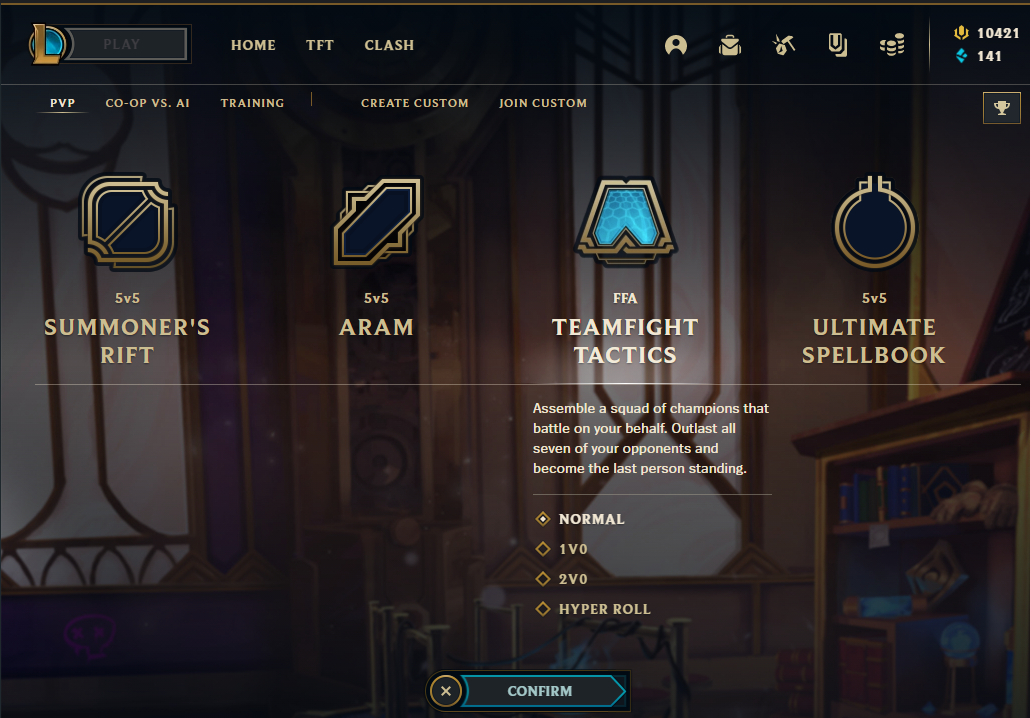Screen dimensions: 1030x718
Task: Select the Summoner's Rift game mode
Action: tap(127, 270)
